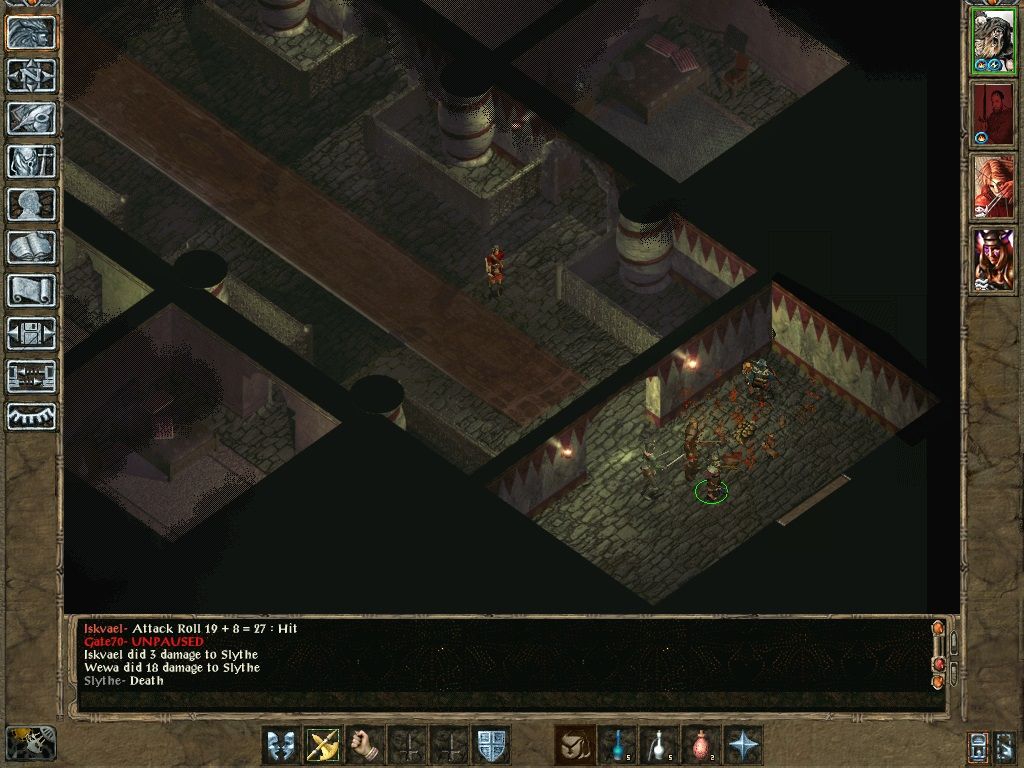Use the shield guard action button
This screenshot has height=768, width=1024.
click(x=491, y=745)
